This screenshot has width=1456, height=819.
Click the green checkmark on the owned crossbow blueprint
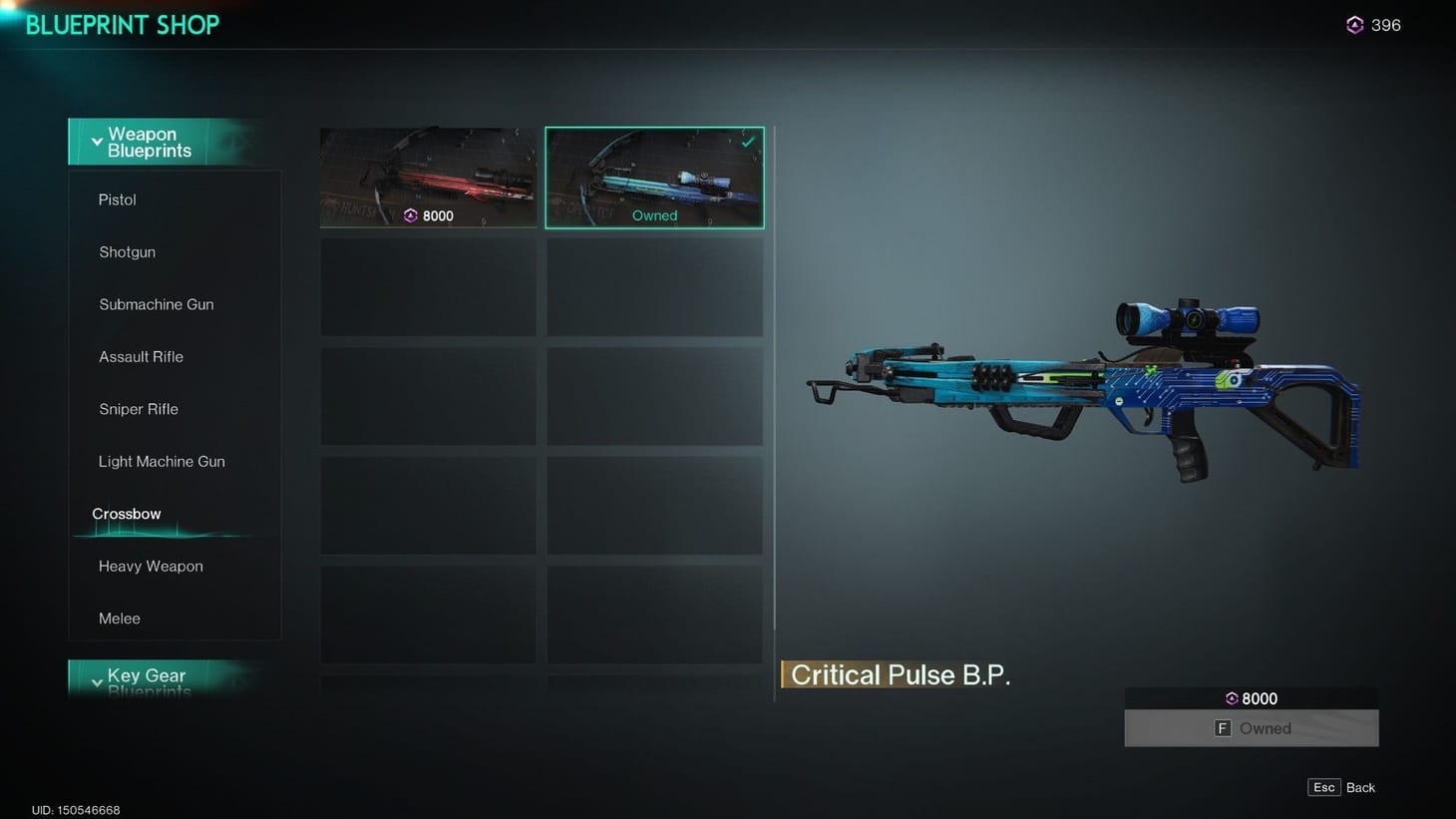point(747,142)
